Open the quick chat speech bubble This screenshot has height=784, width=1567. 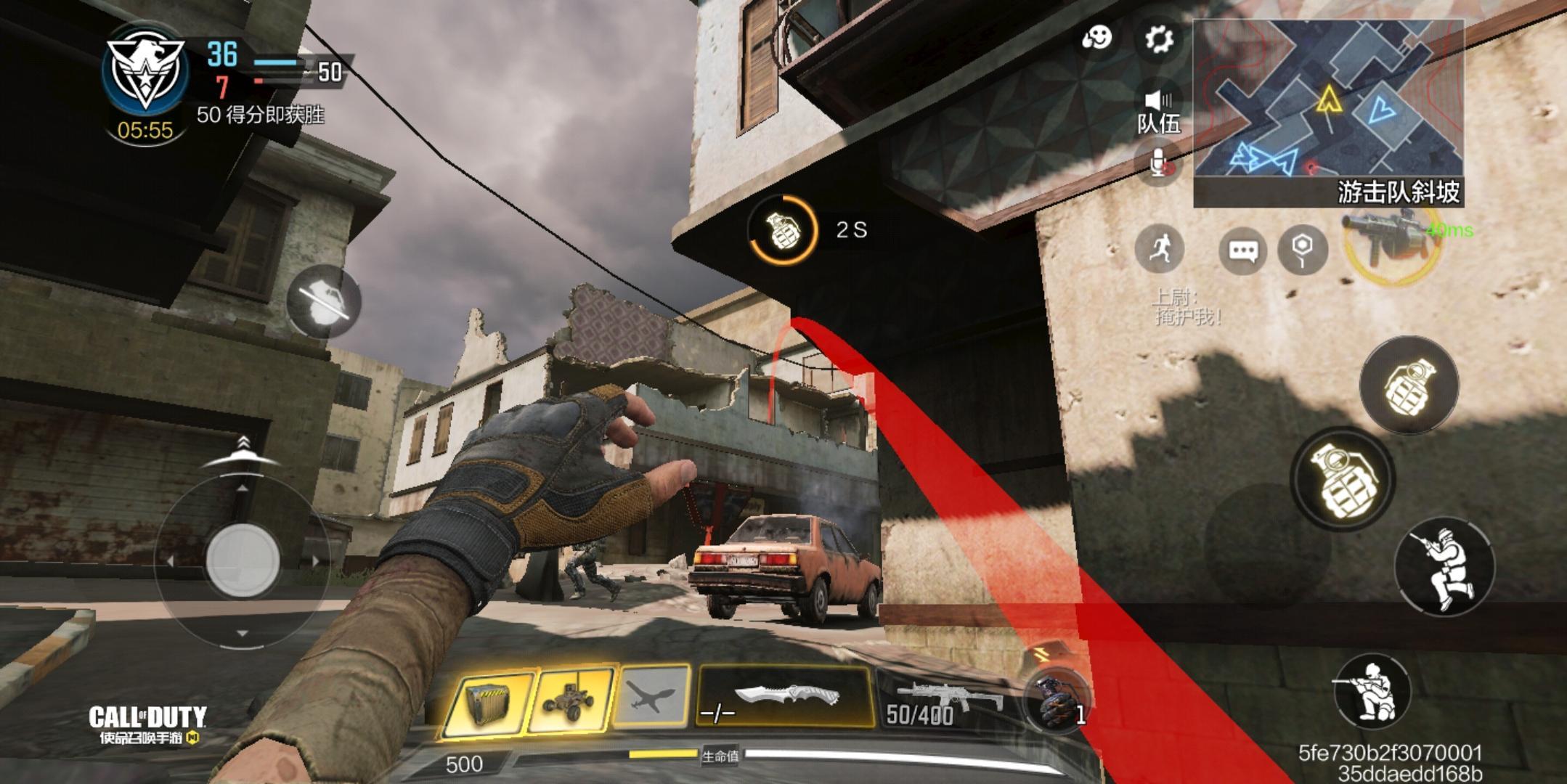(x=1242, y=251)
